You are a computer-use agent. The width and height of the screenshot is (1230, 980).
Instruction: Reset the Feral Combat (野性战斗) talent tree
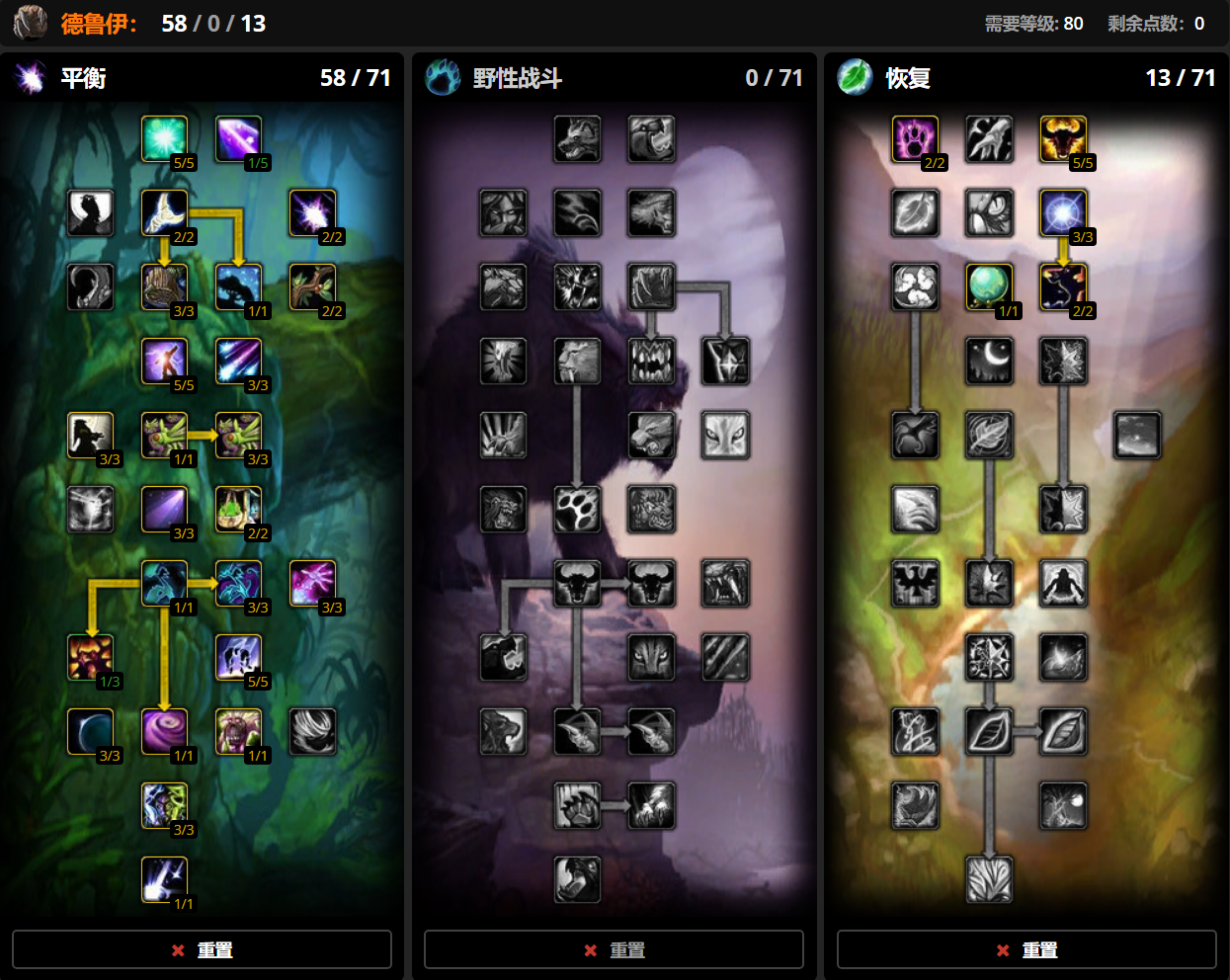point(614,949)
